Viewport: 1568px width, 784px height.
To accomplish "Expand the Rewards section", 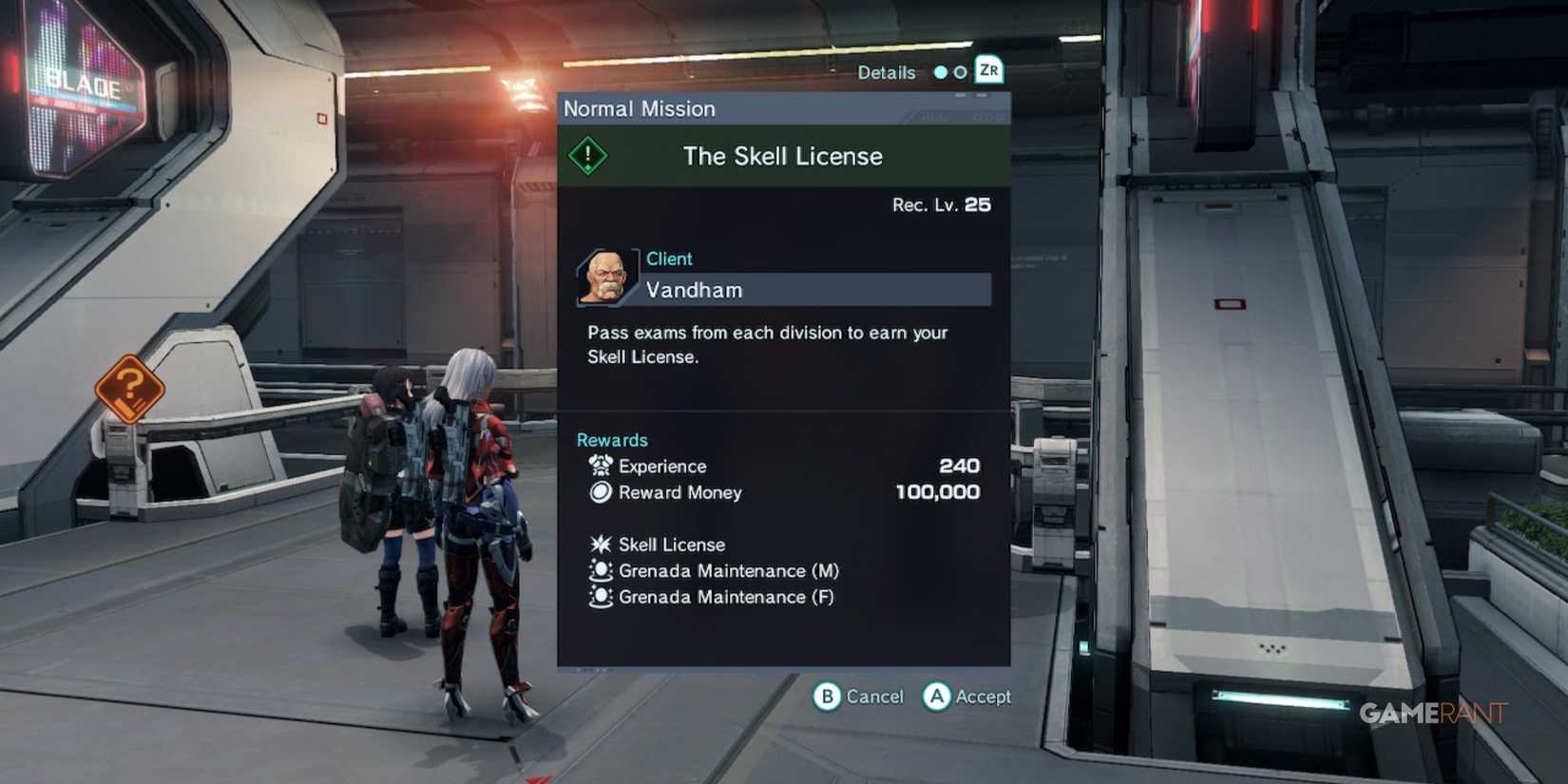I will point(612,439).
